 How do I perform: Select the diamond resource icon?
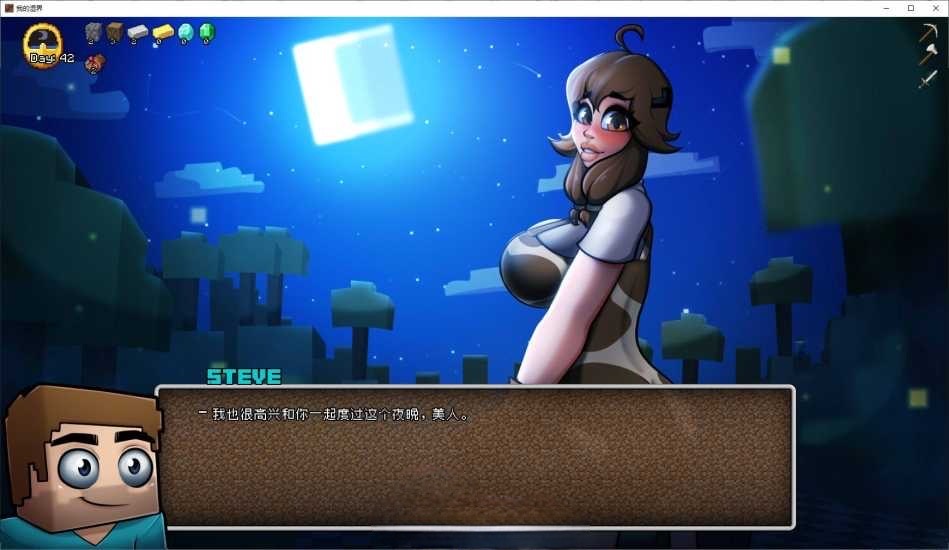point(185,33)
